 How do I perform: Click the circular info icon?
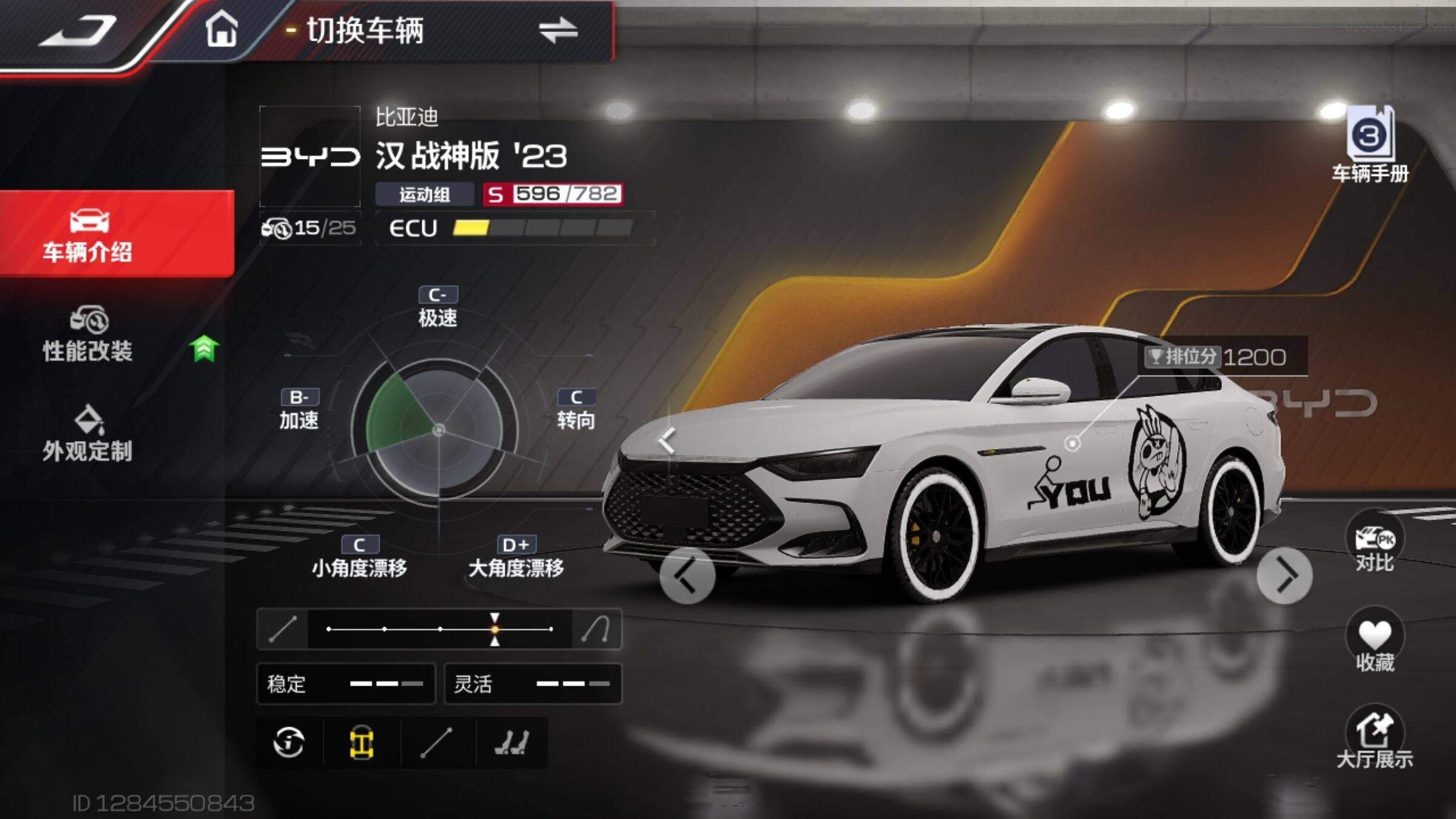pyautogui.click(x=289, y=743)
